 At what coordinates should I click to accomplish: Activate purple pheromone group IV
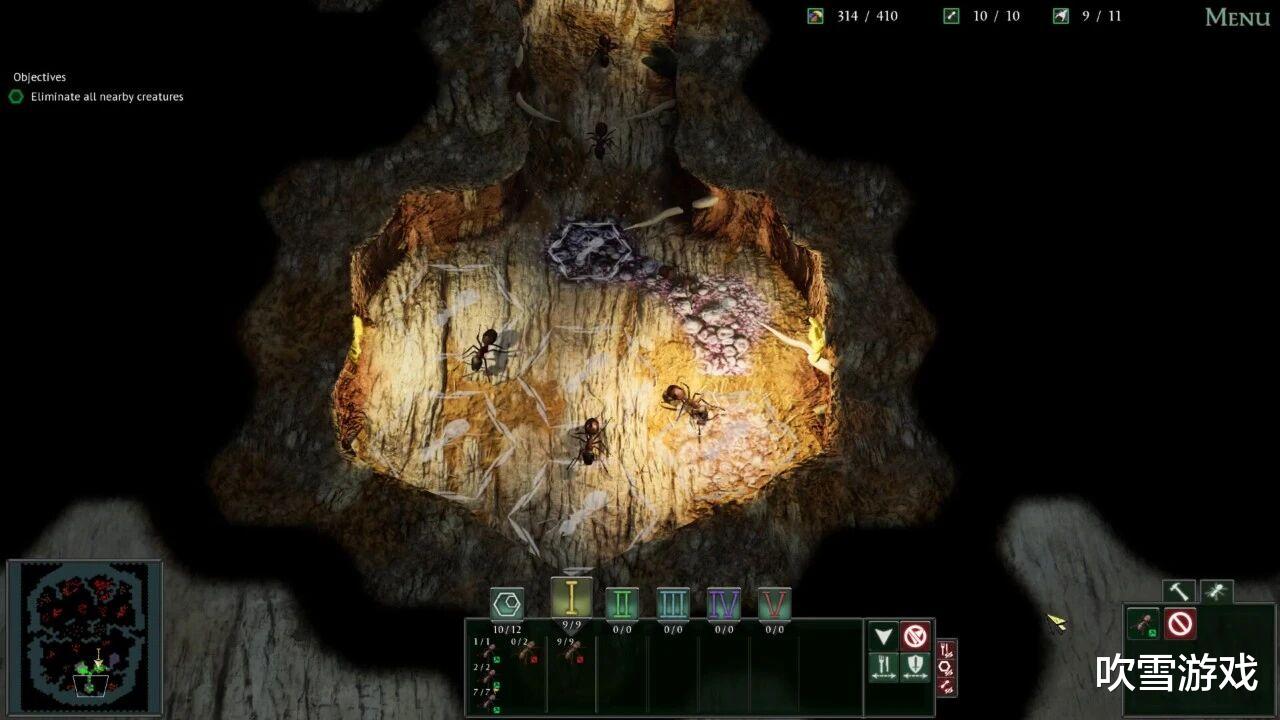pos(724,604)
